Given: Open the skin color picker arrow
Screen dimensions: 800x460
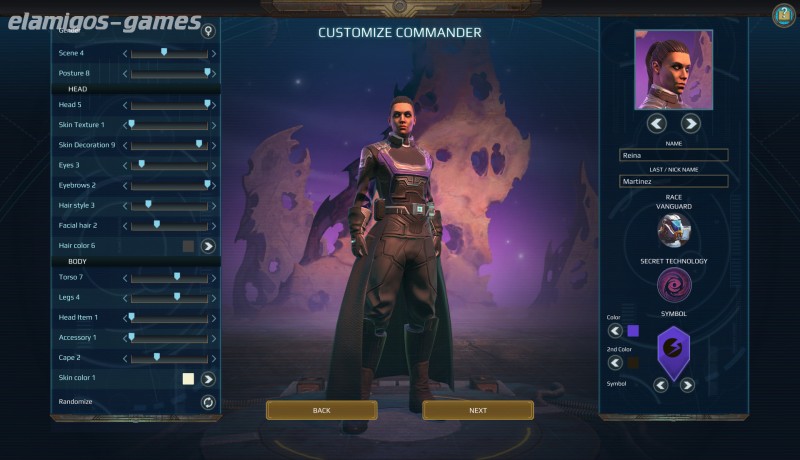Looking at the screenshot, I should click(x=208, y=379).
